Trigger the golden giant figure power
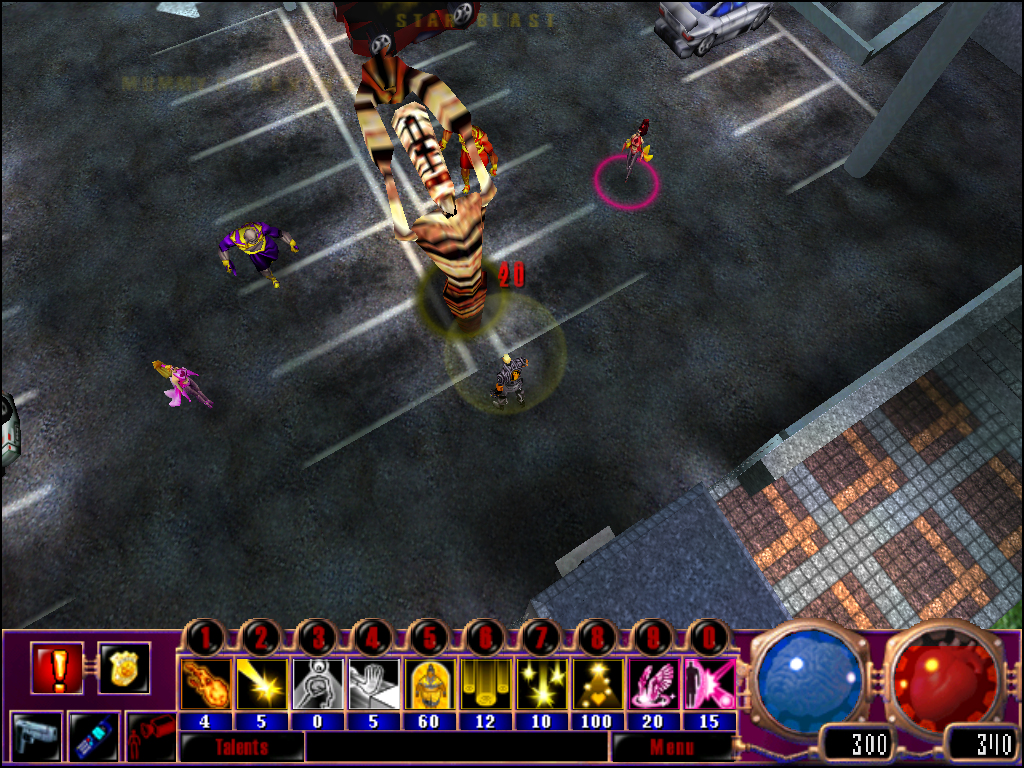The width and height of the screenshot is (1024, 768). (429, 684)
